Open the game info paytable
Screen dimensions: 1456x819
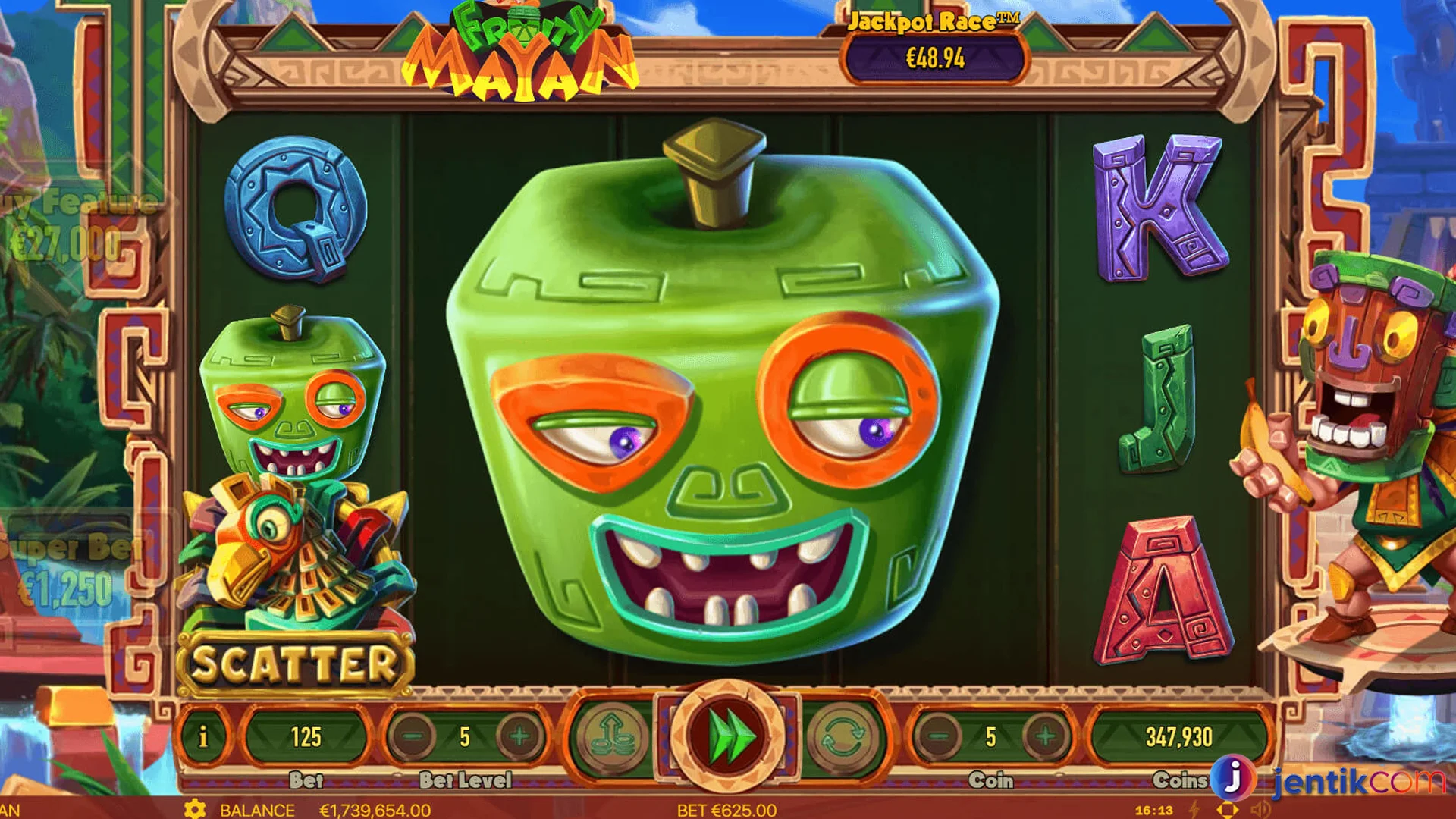(203, 736)
